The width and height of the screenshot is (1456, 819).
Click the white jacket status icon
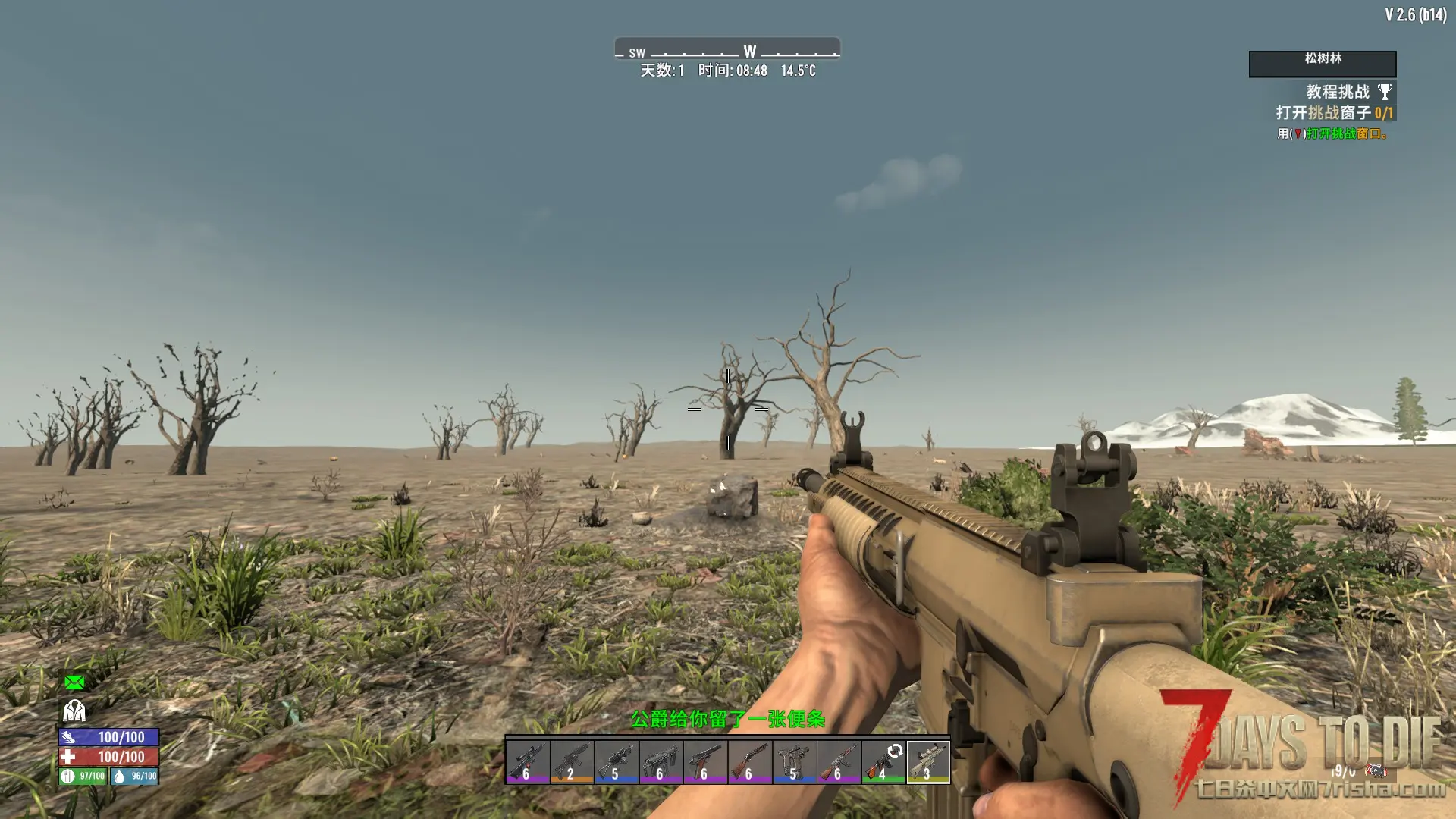coord(74,711)
